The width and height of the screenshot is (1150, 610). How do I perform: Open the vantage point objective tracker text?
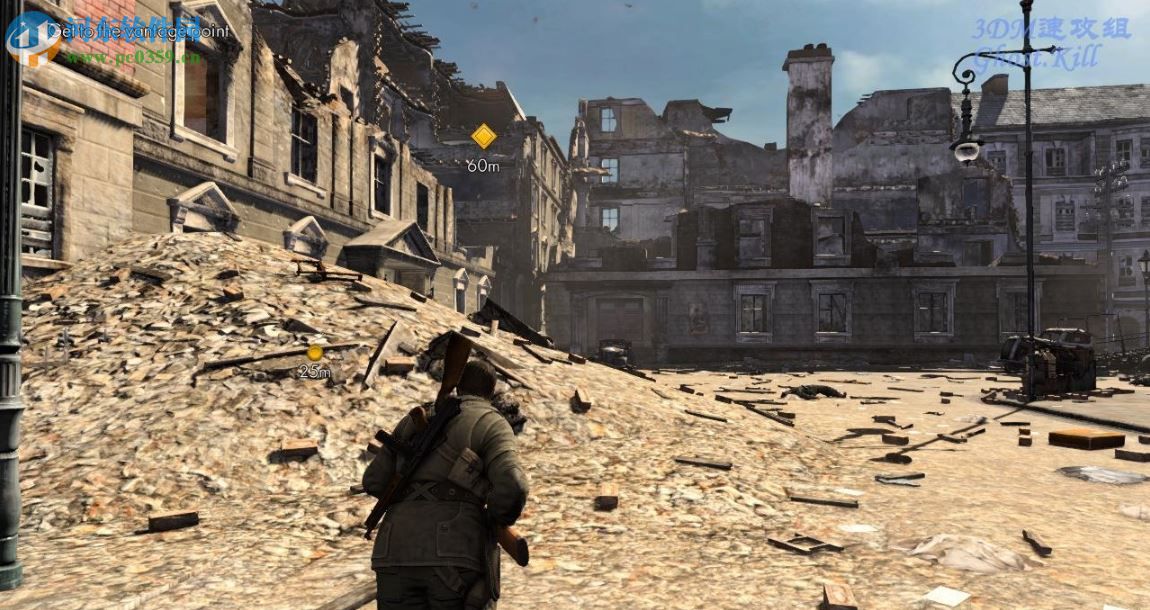coord(138,31)
